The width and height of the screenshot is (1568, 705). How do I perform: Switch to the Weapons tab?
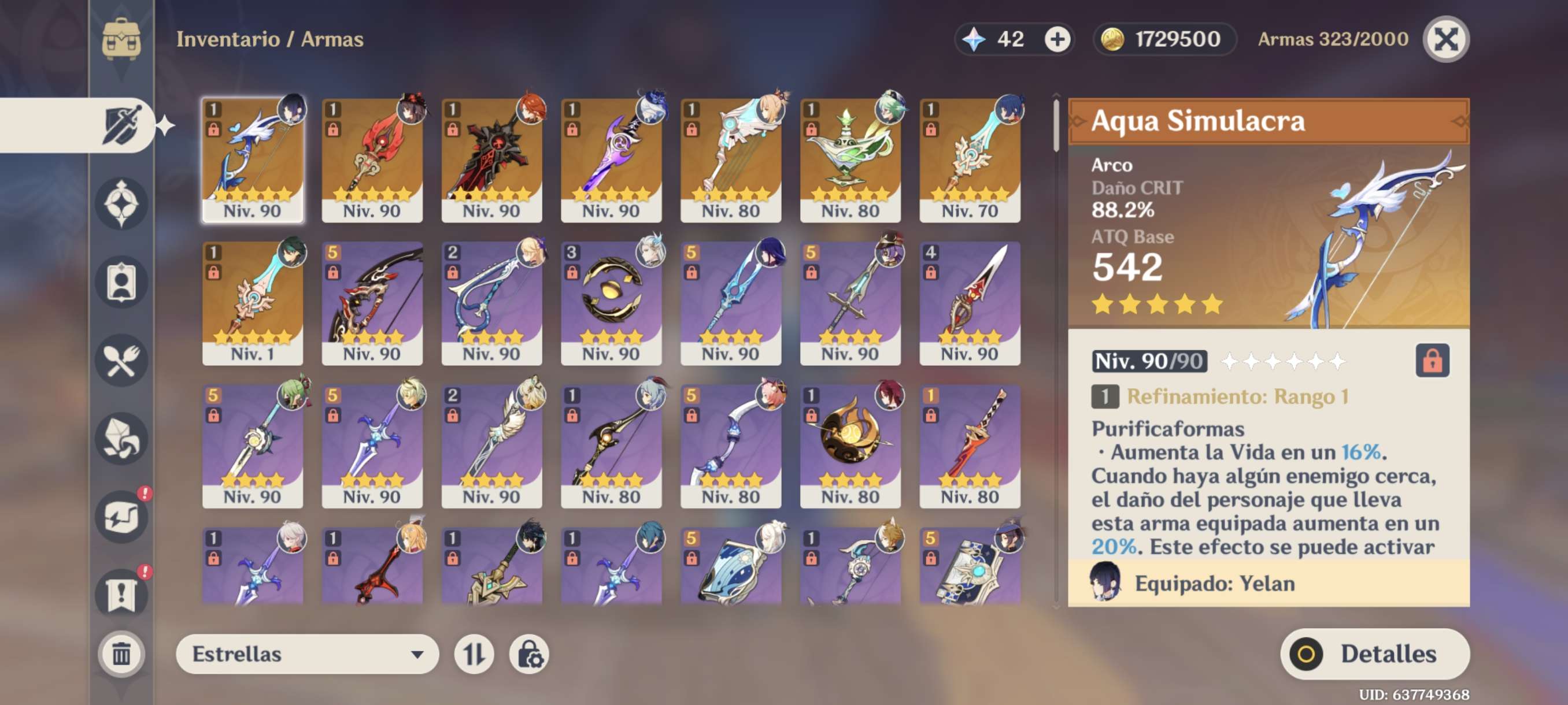click(122, 125)
